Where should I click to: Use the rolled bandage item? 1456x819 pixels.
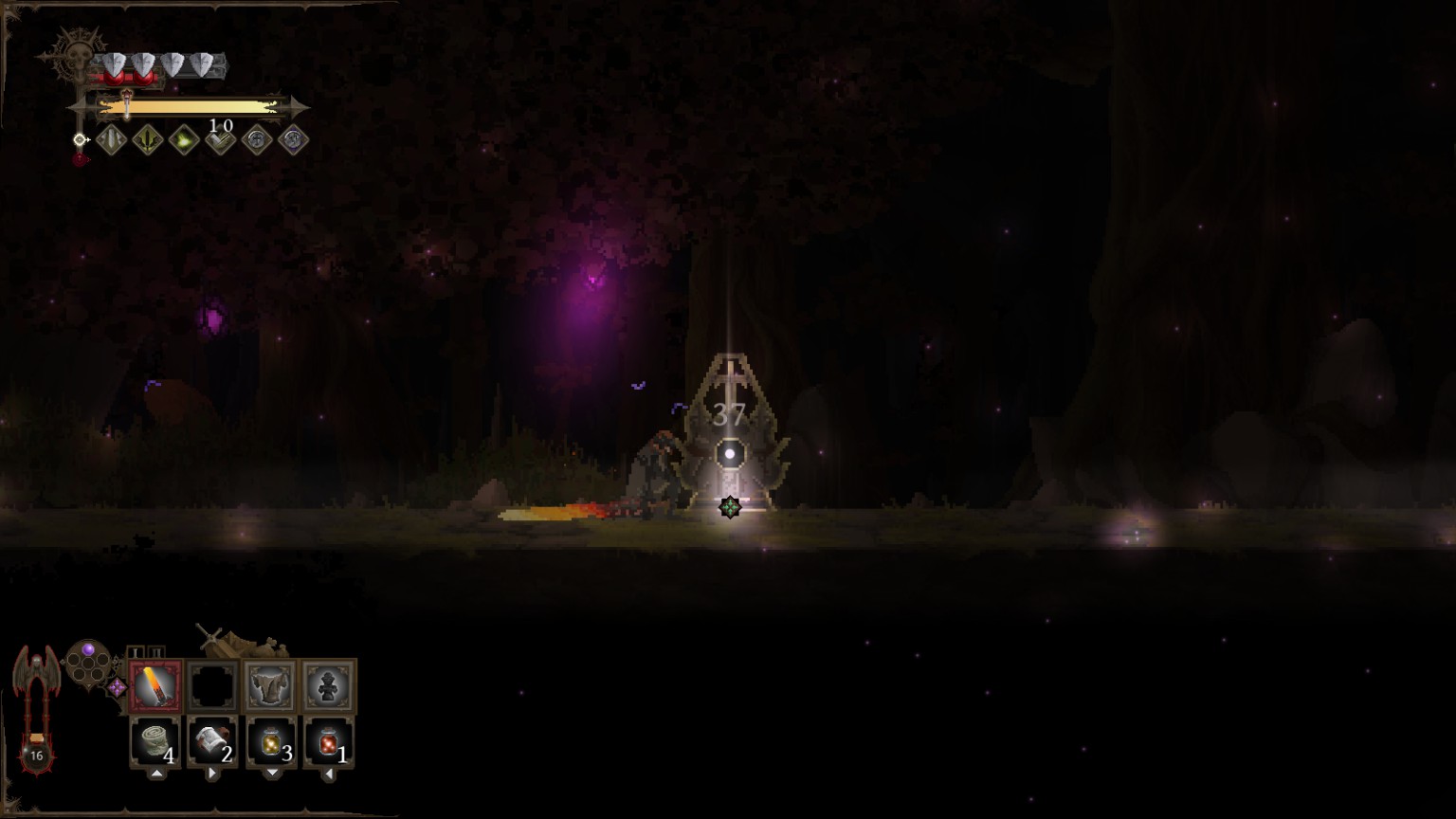[155, 741]
